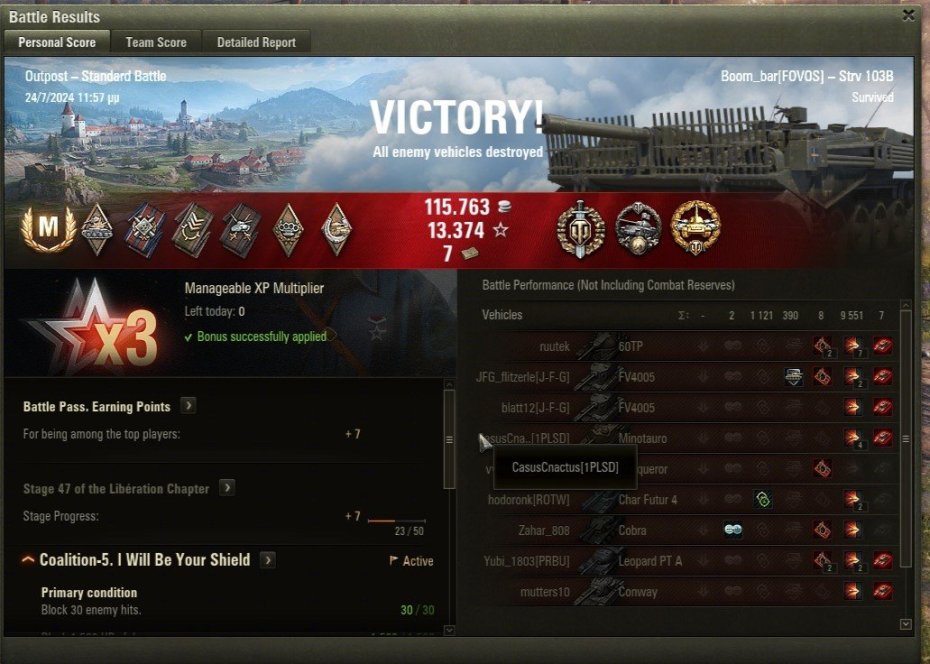Viewport: 930px width, 664px height.
Task: Click the scroll-down arrow of the vehicles list
Action: (906, 624)
